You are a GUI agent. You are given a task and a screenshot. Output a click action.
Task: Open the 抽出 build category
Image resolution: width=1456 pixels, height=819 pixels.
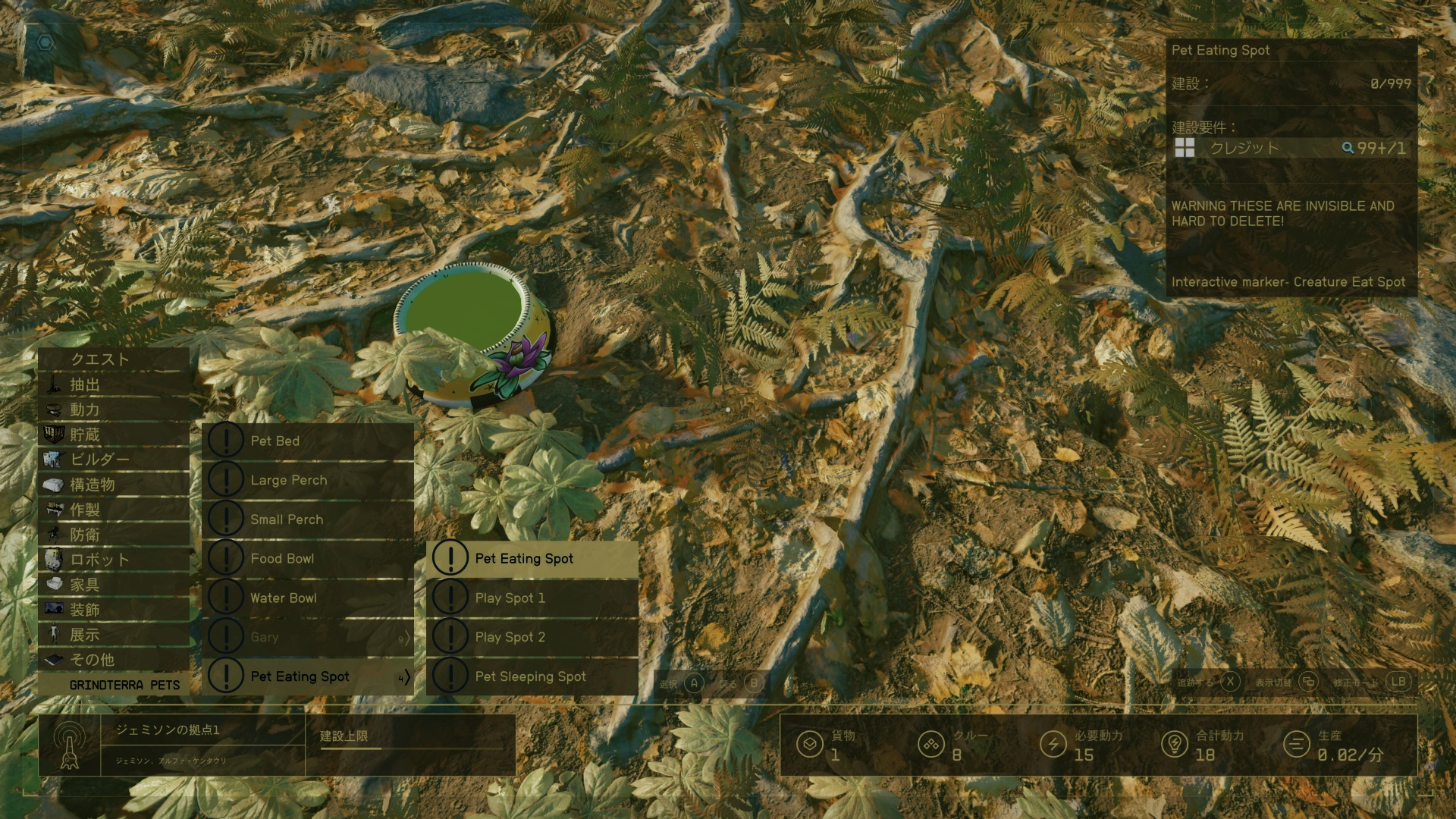pos(114,384)
